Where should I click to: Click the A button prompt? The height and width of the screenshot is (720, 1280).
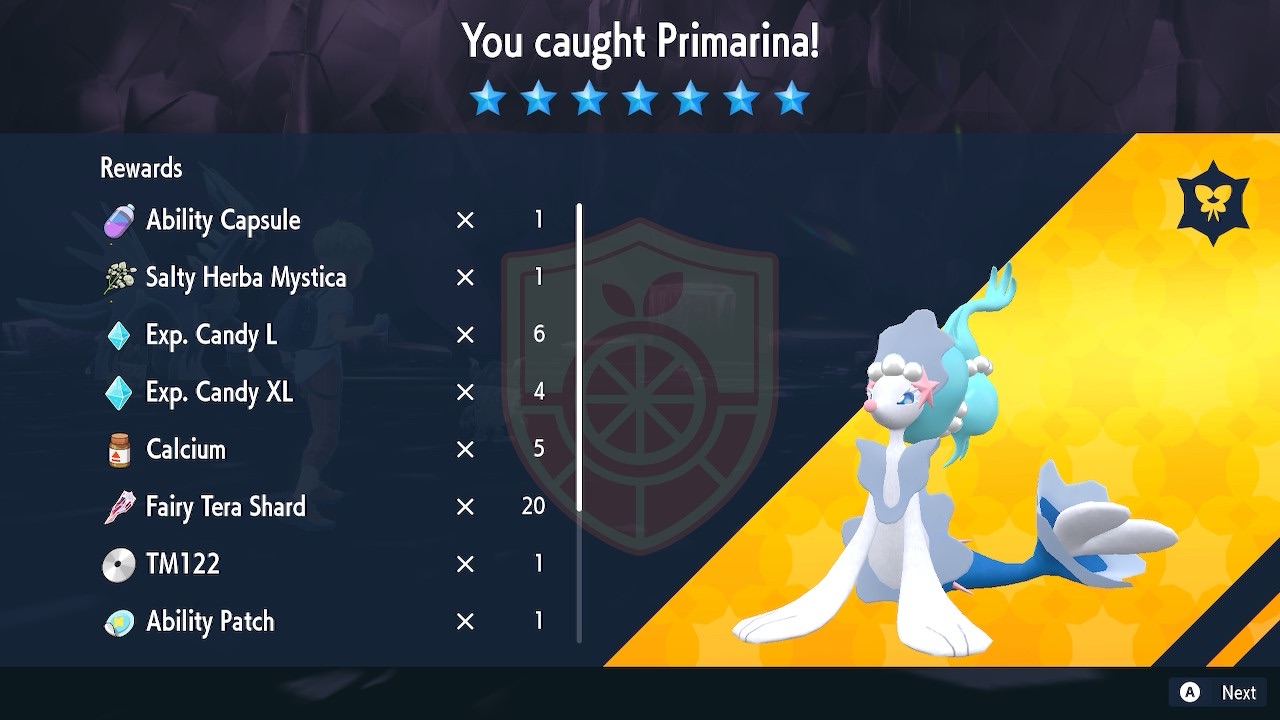pyautogui.click(x=1189, y=692)
